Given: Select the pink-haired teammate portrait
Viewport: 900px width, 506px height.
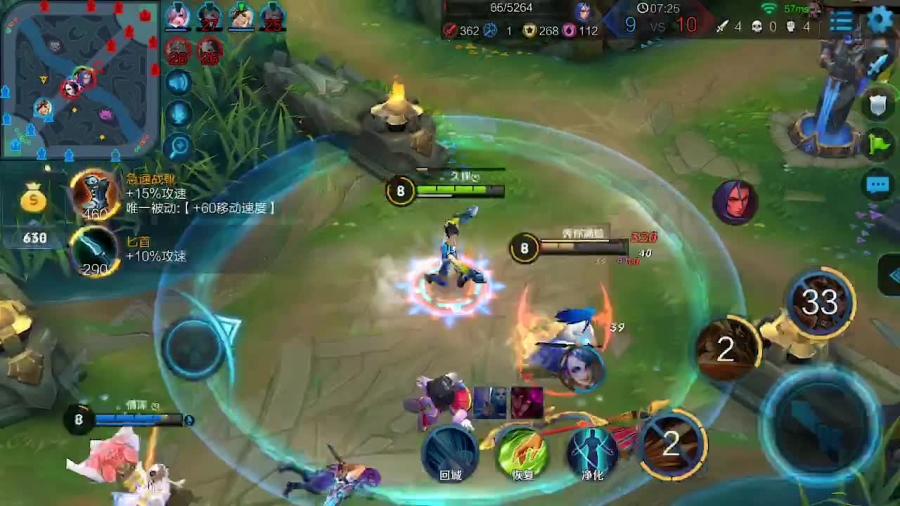Looking at the screenshot, I should click(178, 16).
